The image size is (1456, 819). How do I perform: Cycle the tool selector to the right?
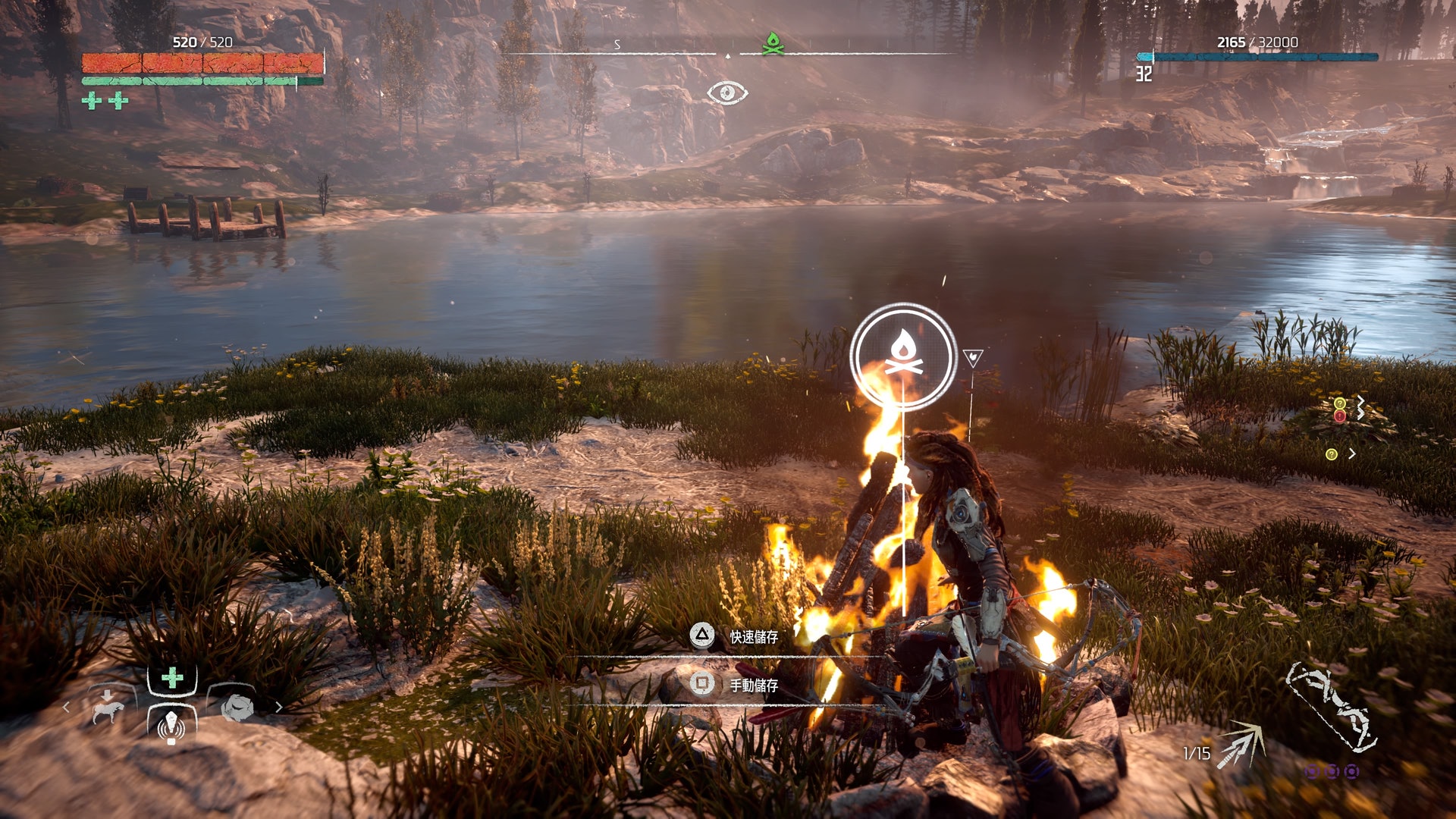click(x=278, y=708)
